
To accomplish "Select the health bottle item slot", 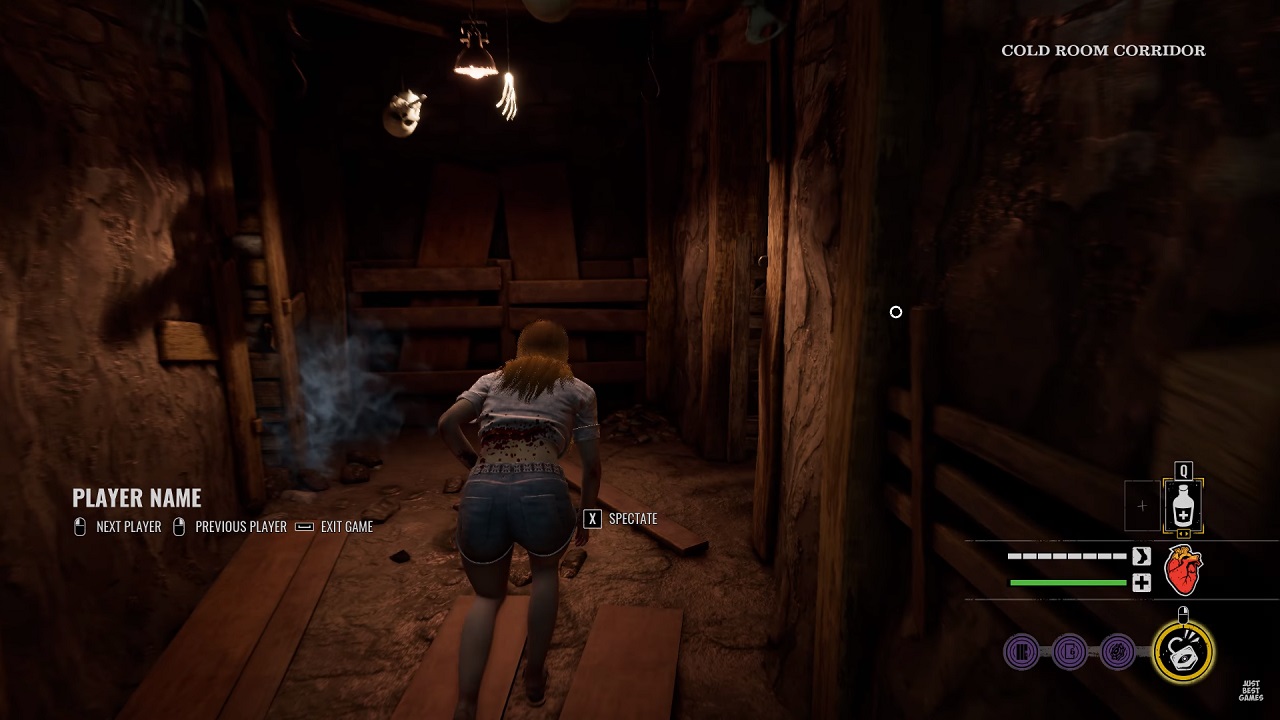I will (x=1183, y=506).
